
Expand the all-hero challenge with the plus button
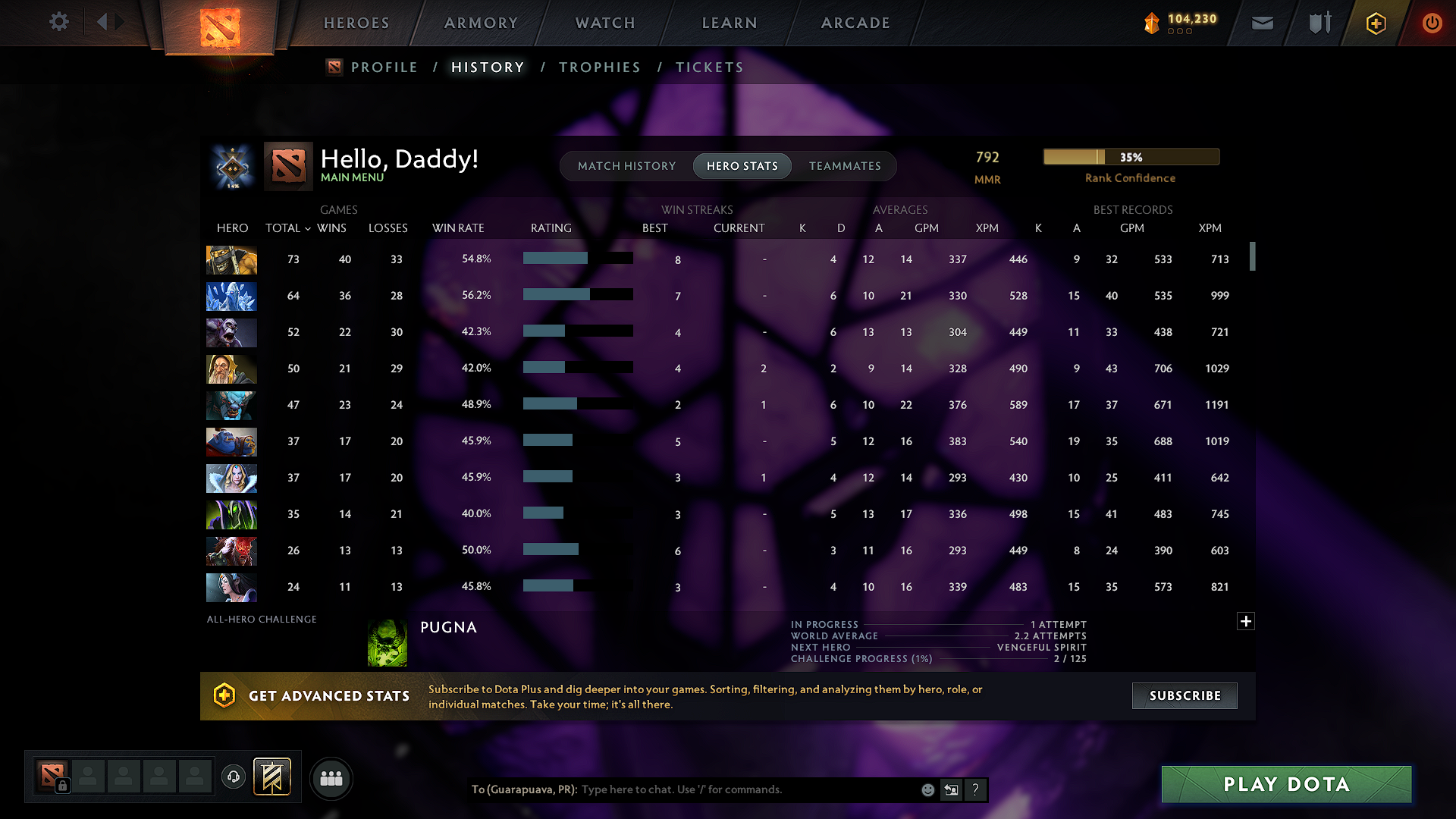point(1246,621)
